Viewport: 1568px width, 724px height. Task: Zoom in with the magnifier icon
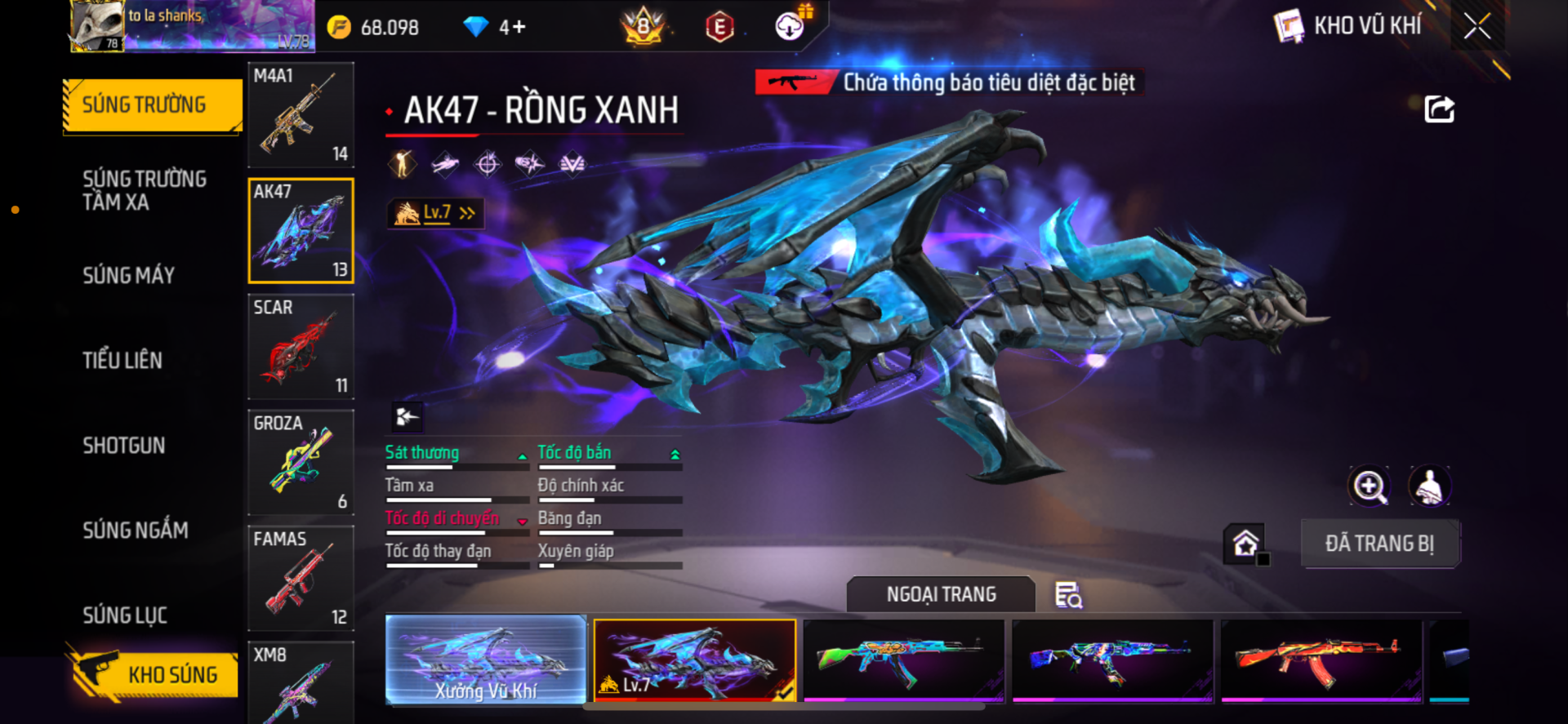1369,486
